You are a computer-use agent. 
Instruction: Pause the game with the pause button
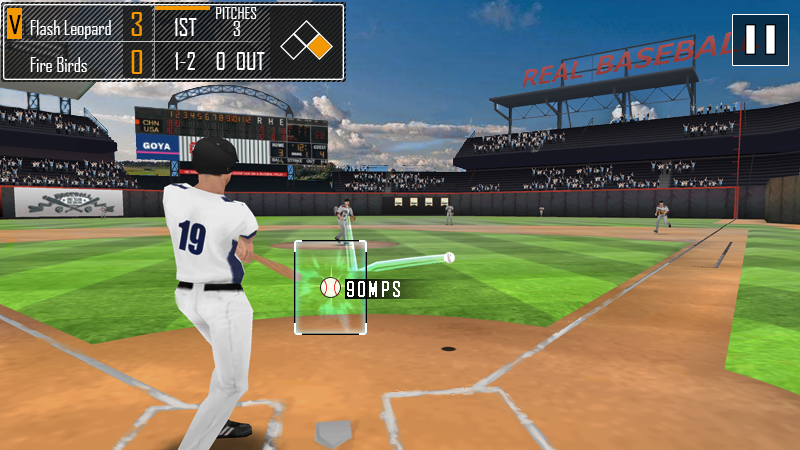pos(760,40)
